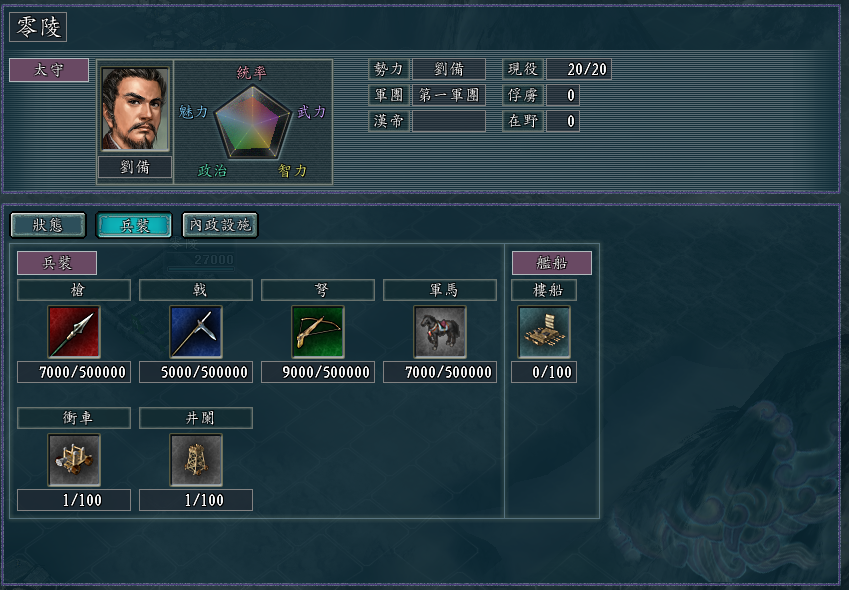
Task: Click the tower ship (樓船) icon
Action: [544, 332]
